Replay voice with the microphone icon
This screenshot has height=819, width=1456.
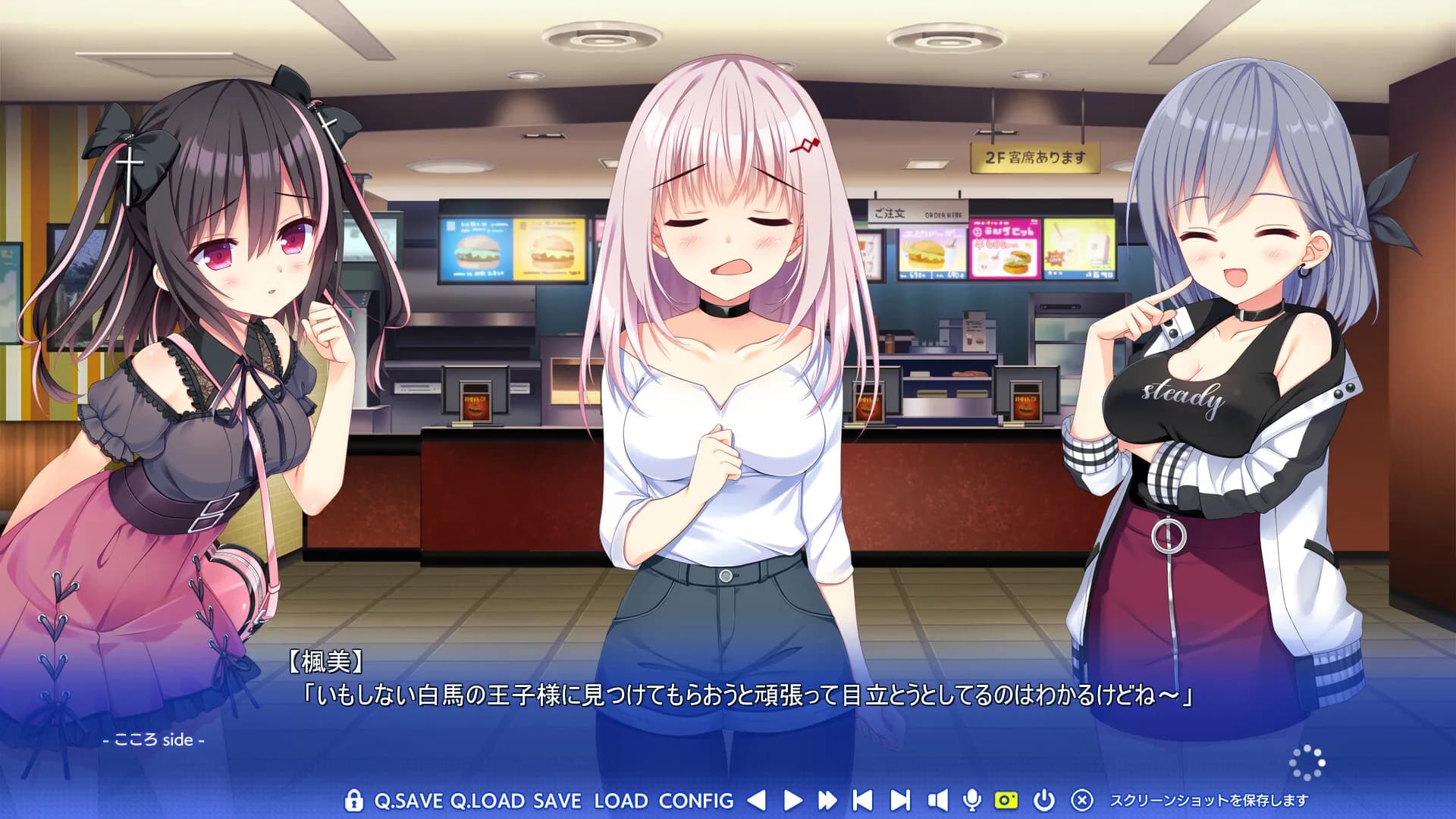(x=972, y=800)
